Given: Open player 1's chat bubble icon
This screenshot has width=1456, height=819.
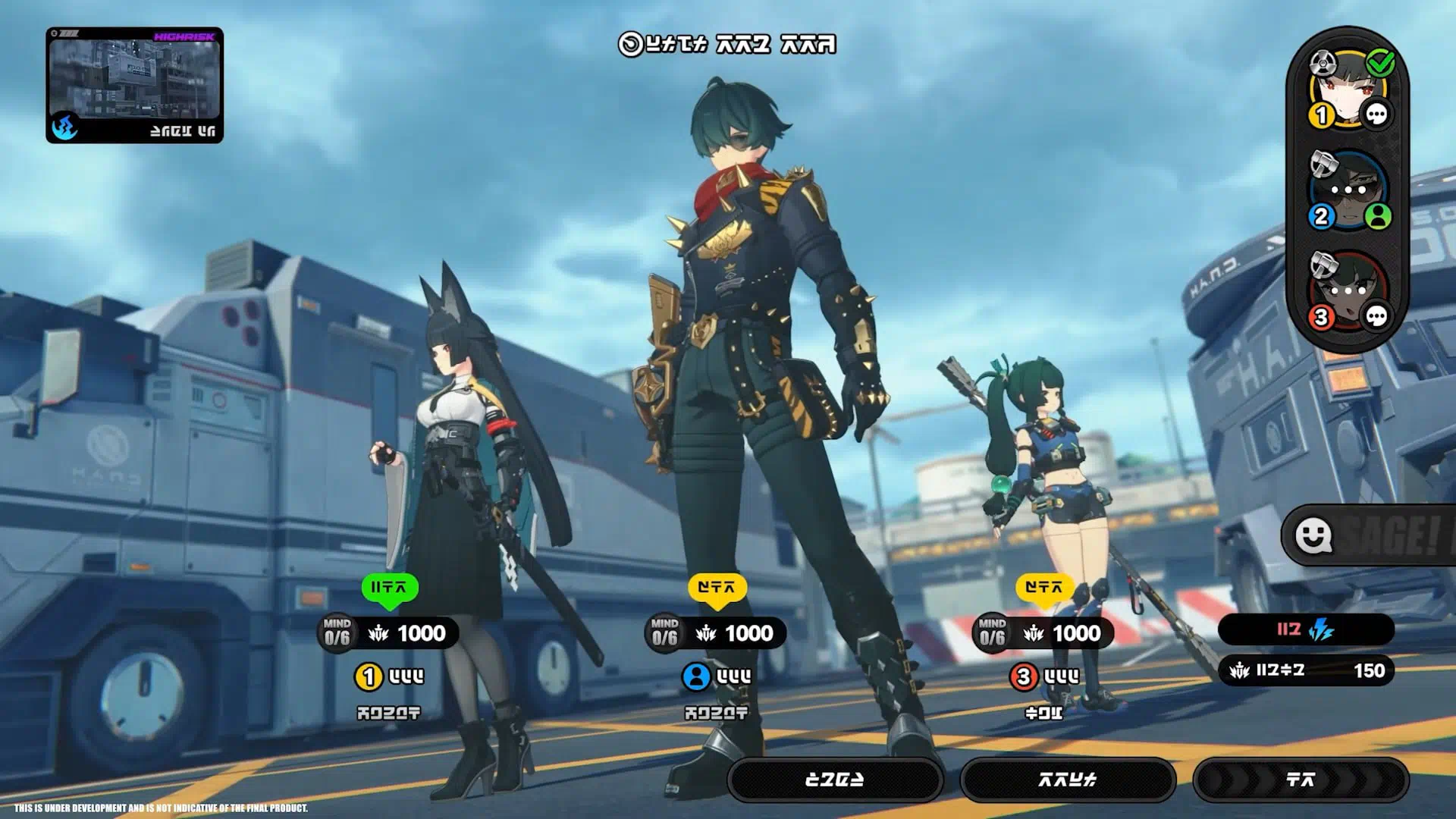Looking at the screenshot, I should pos(1376,115).
